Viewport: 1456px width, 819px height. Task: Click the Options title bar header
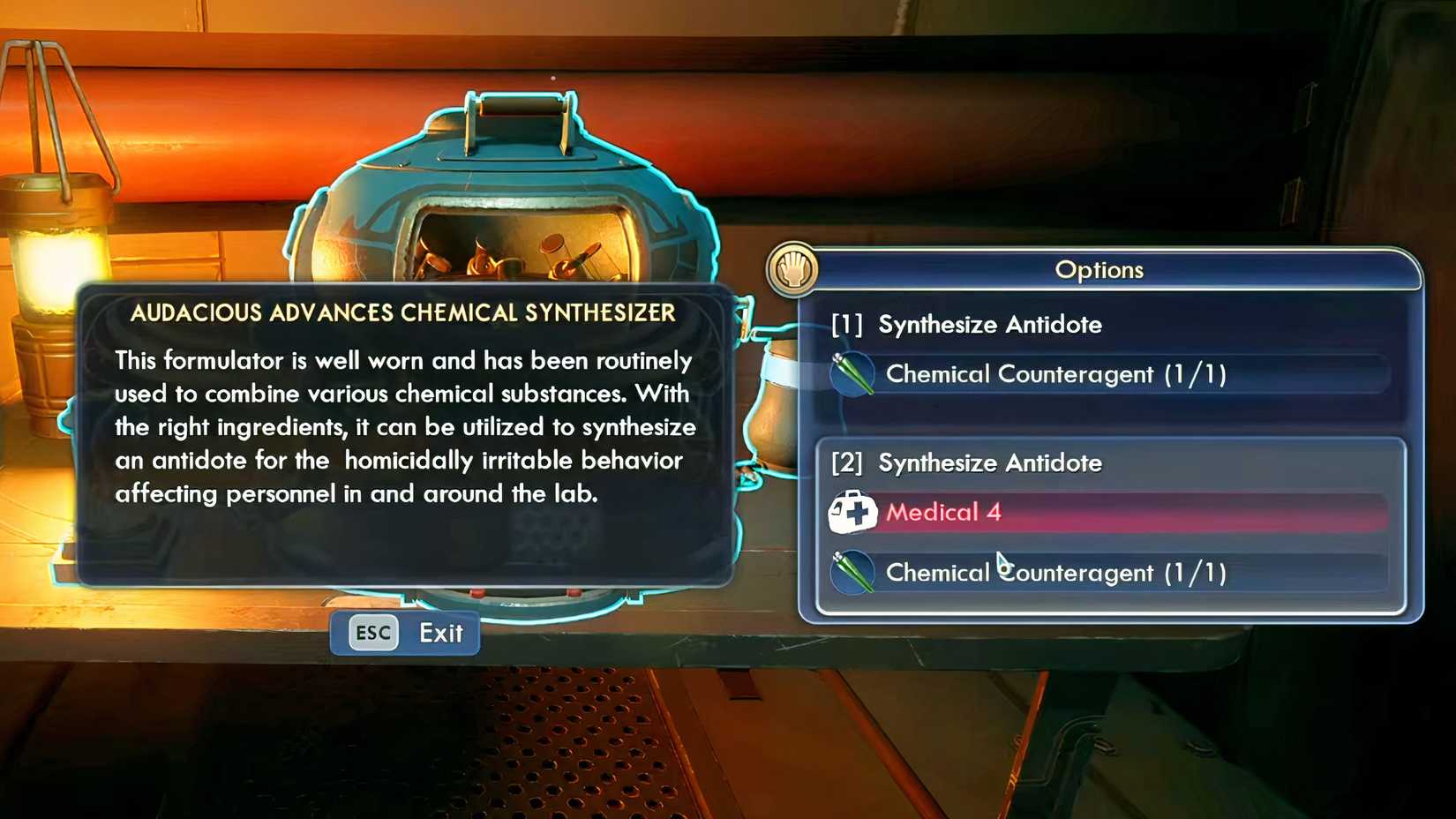tap(1100, 270)
